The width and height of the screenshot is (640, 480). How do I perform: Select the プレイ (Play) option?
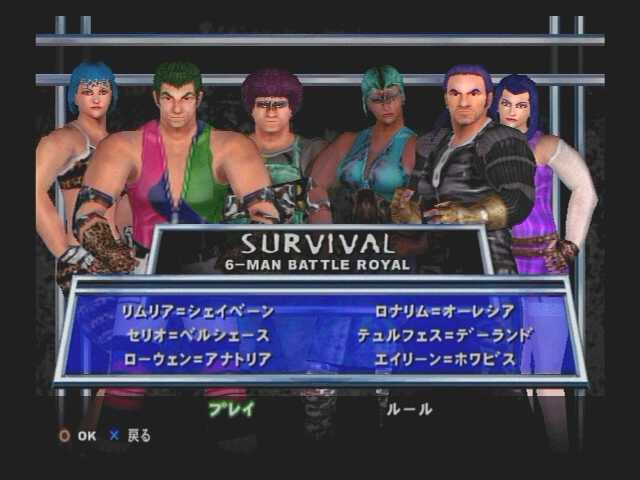pos(231,409)
